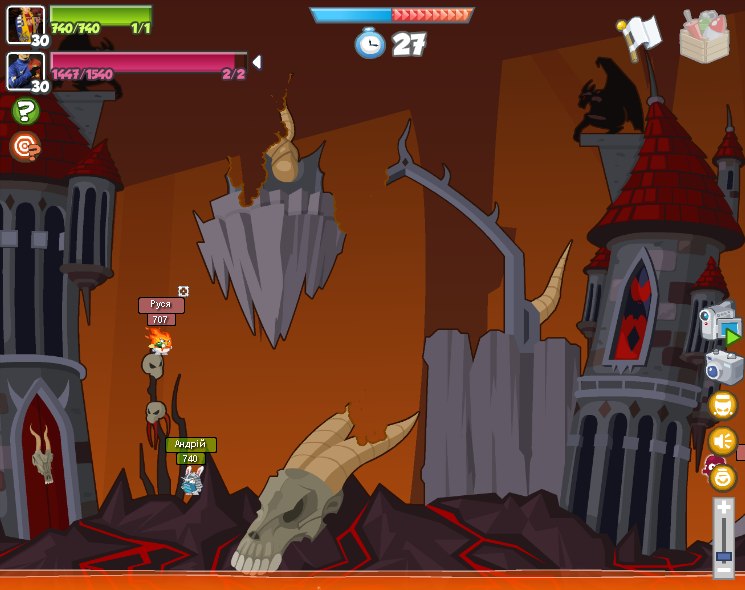Open the weapons crate inventory
Image resolution: width=745 pixels, height=590 pixels.
(704, 37)
